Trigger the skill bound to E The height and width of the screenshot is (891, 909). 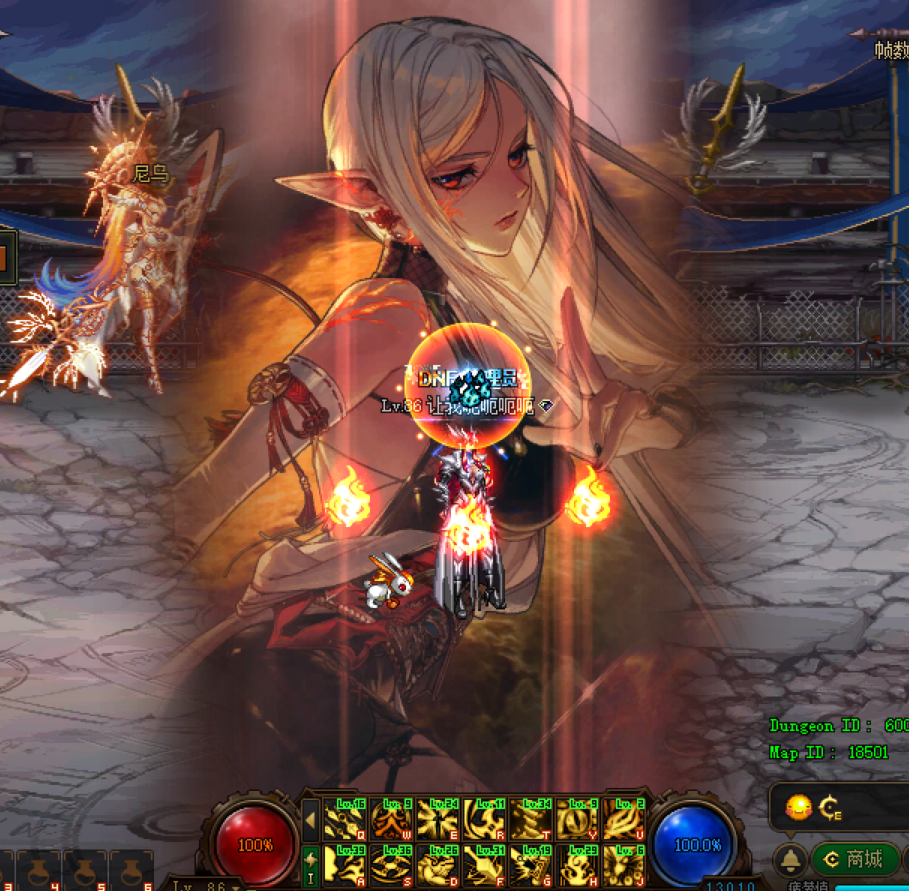437,819
